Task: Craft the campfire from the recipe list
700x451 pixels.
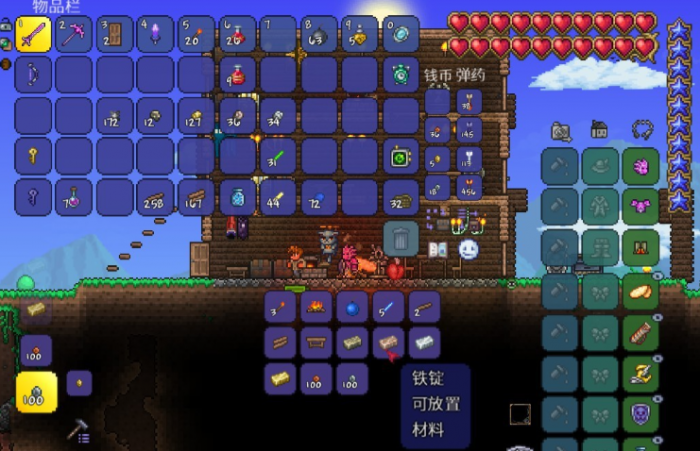Action: 316,307
